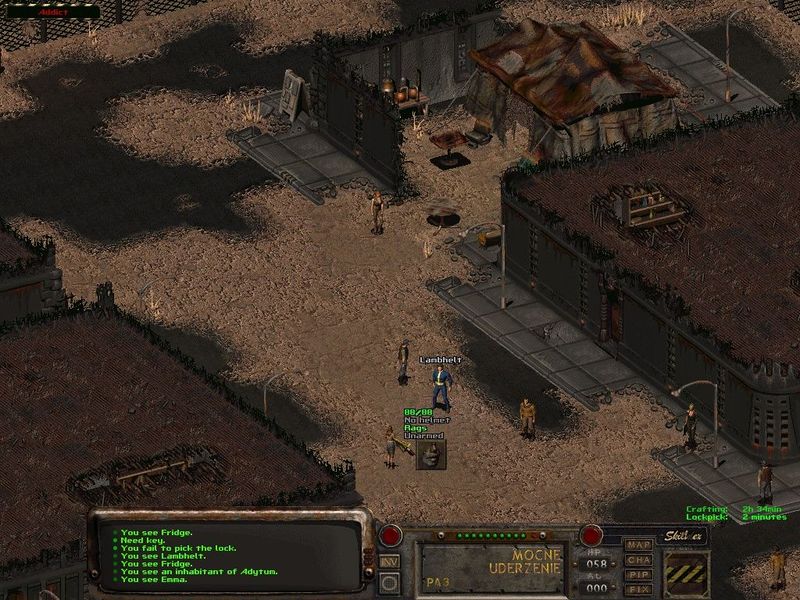This screenshot has height=600, width=800.
Task: Click the FIX button
Action: (x=638, y=589)
